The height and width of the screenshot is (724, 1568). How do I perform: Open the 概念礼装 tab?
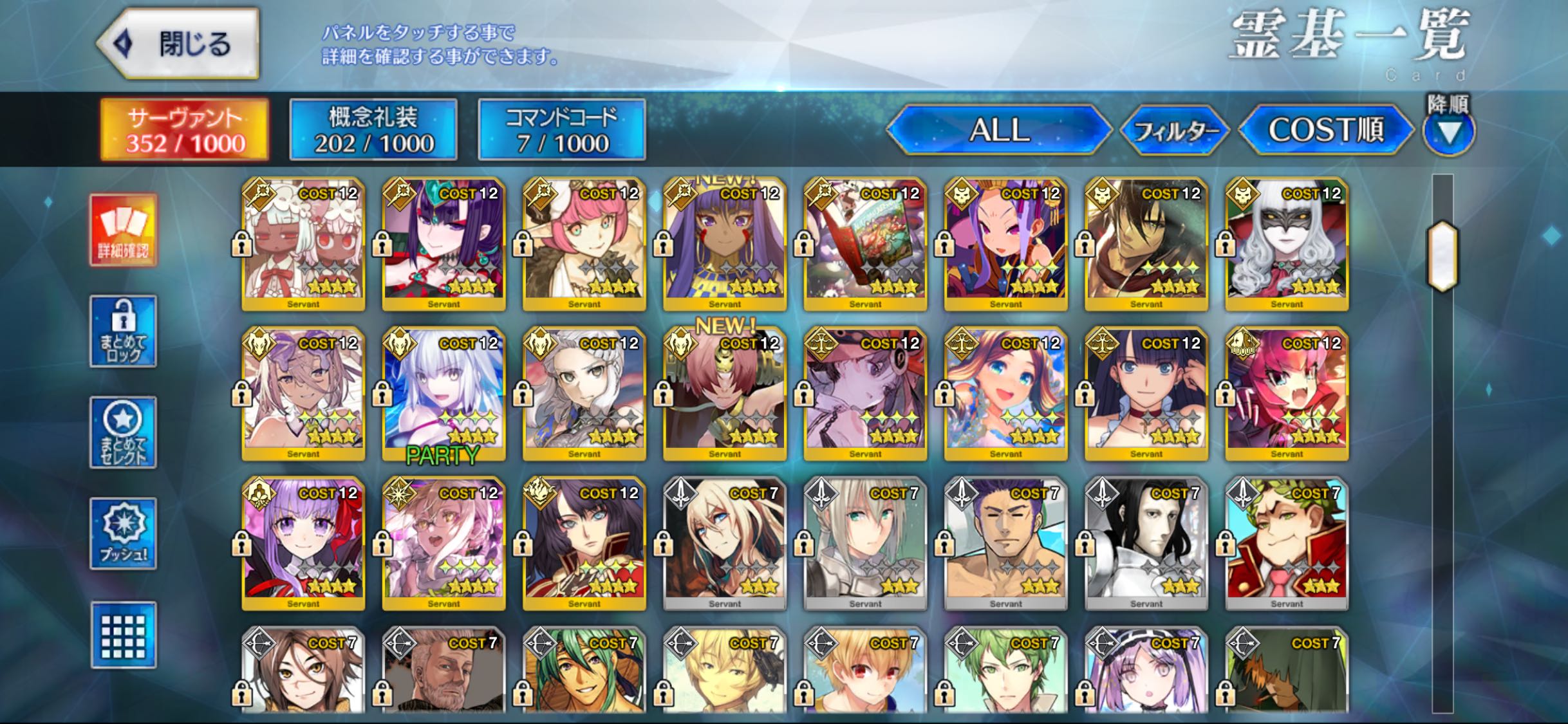click(373, 129)
